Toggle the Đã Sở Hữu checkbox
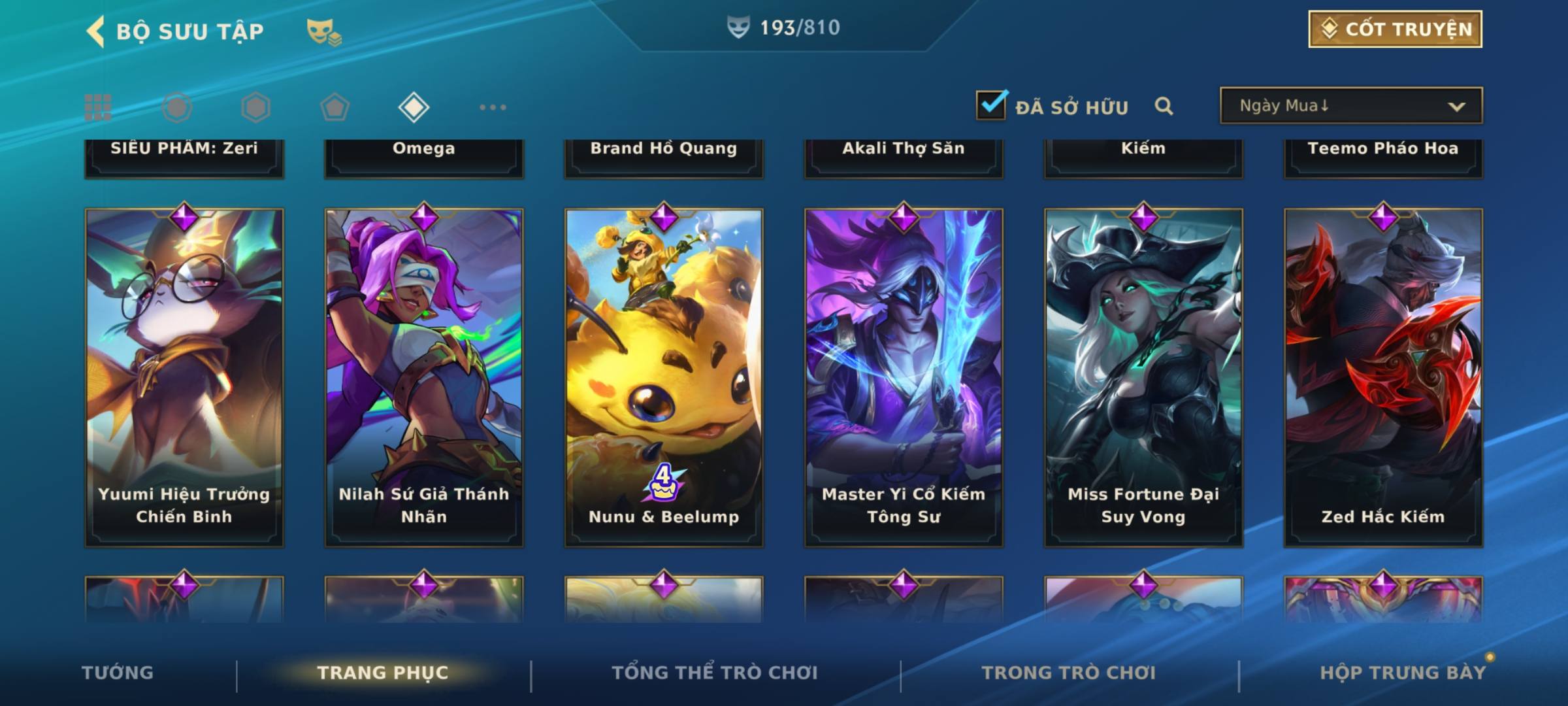 pos(991,105)
